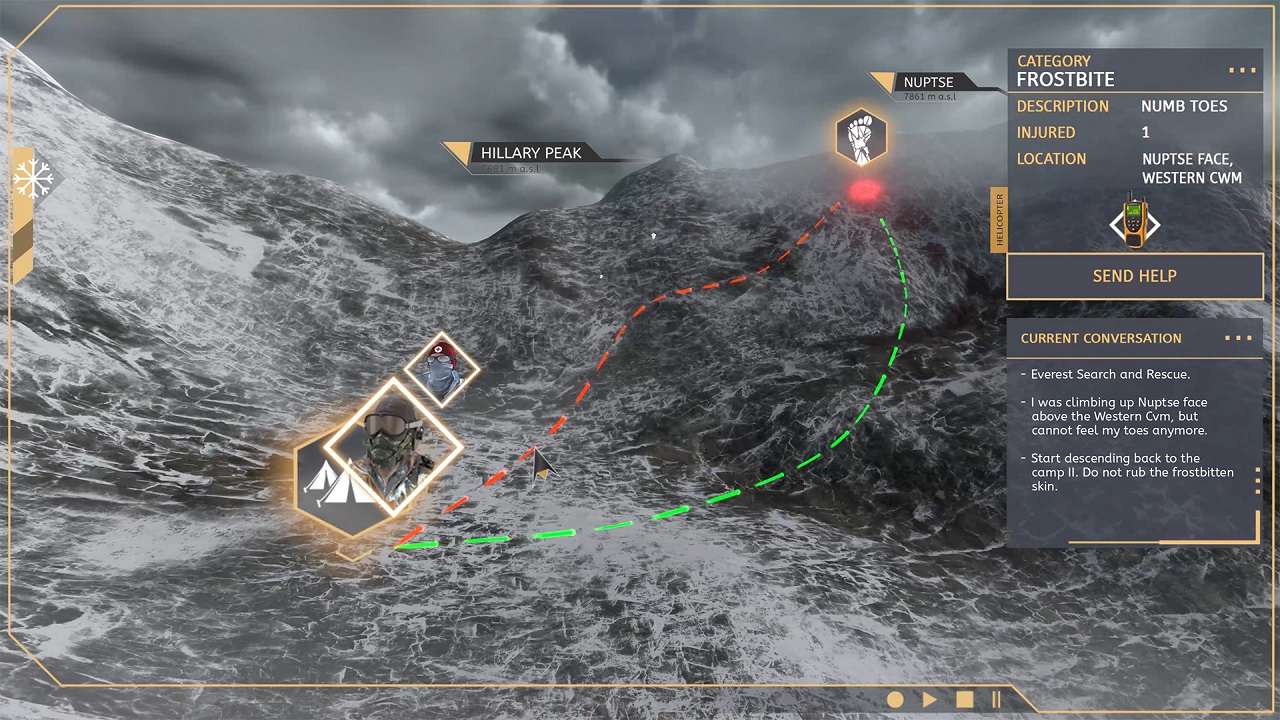Select the HILLARY PEAK map label
This screenshot has height=720, width=1280.
530,153
